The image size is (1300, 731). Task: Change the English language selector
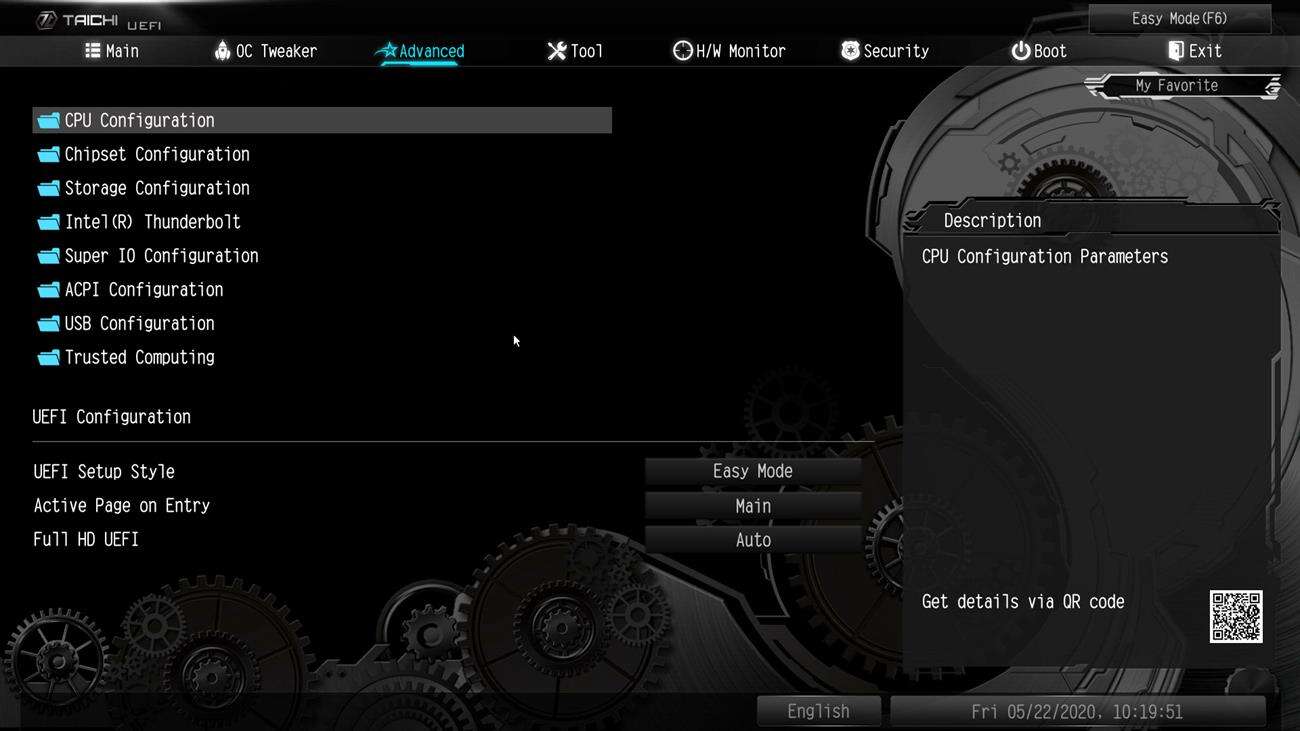[x=818, y=711]
